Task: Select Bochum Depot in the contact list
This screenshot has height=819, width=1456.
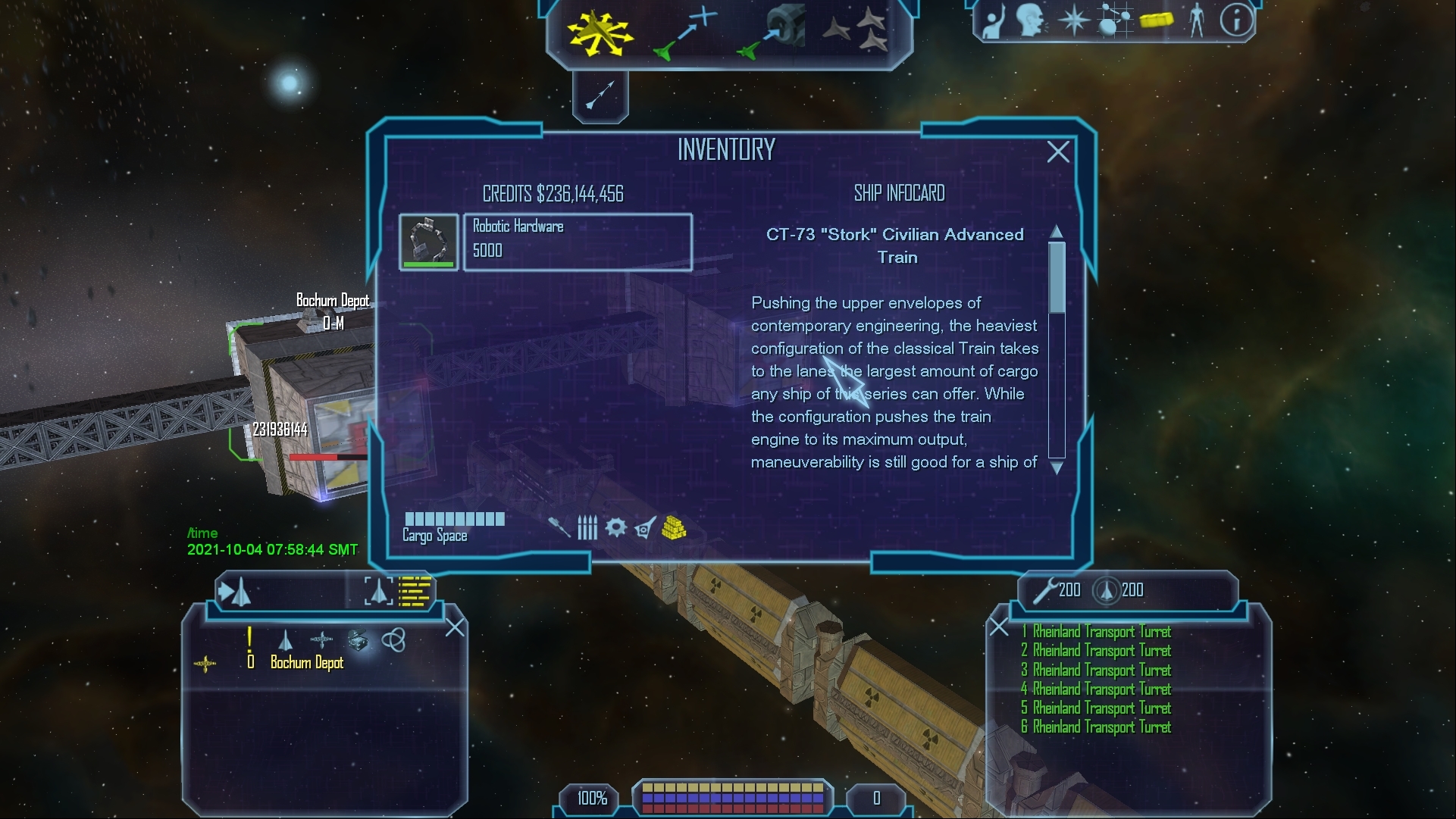Action: (307, 663)
